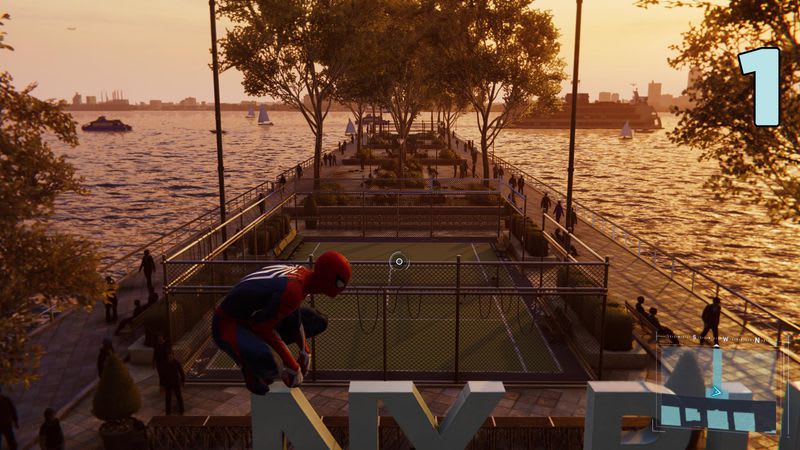
Task: Click the player arrow on the minimap
Action: 716,390
